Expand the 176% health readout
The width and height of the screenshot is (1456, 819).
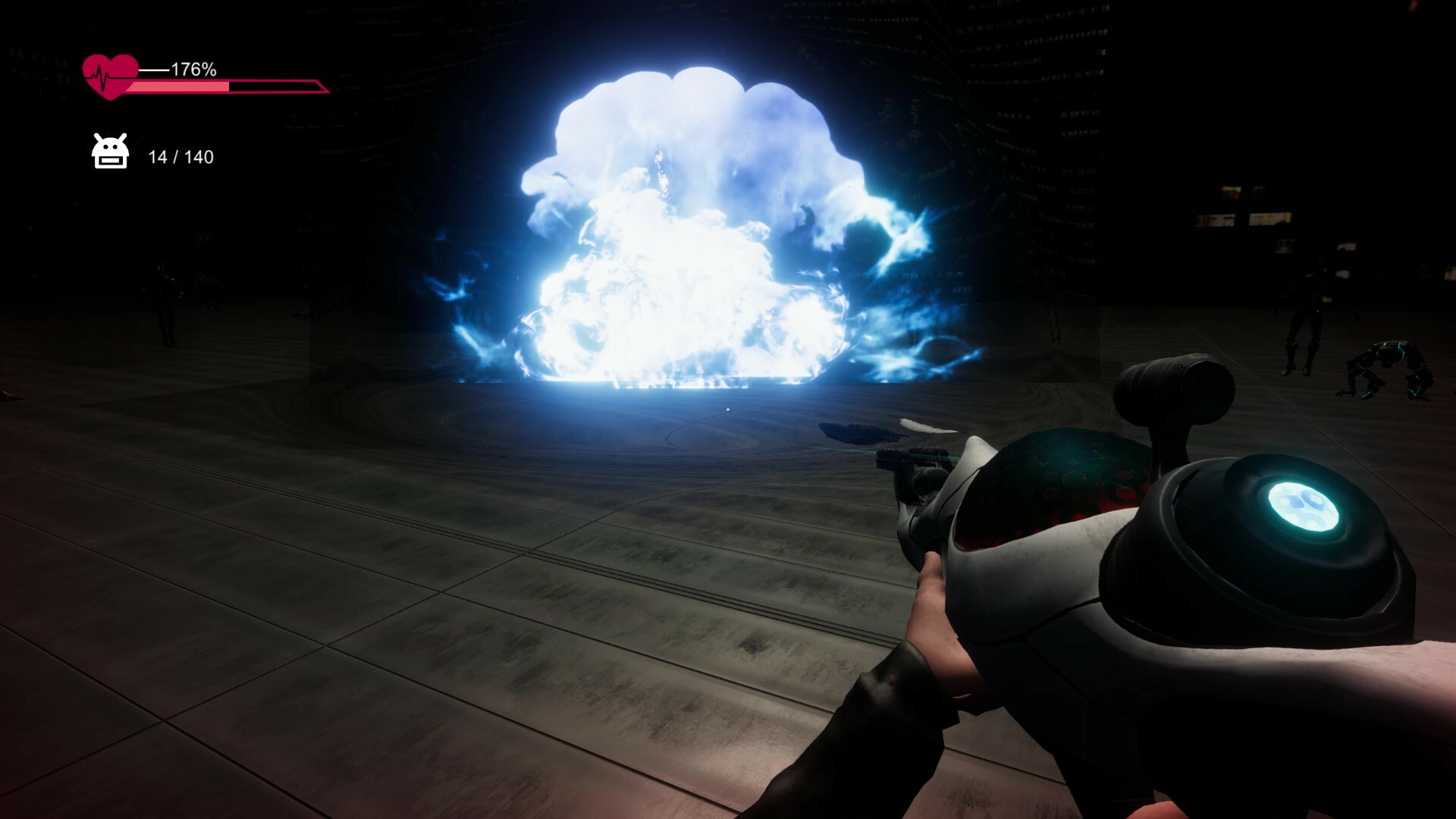193,70
